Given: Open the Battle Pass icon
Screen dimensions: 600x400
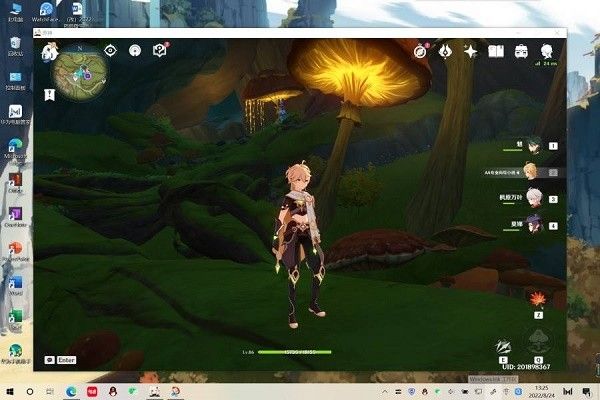Looking at the screenshot, I should tap(445, 51).
